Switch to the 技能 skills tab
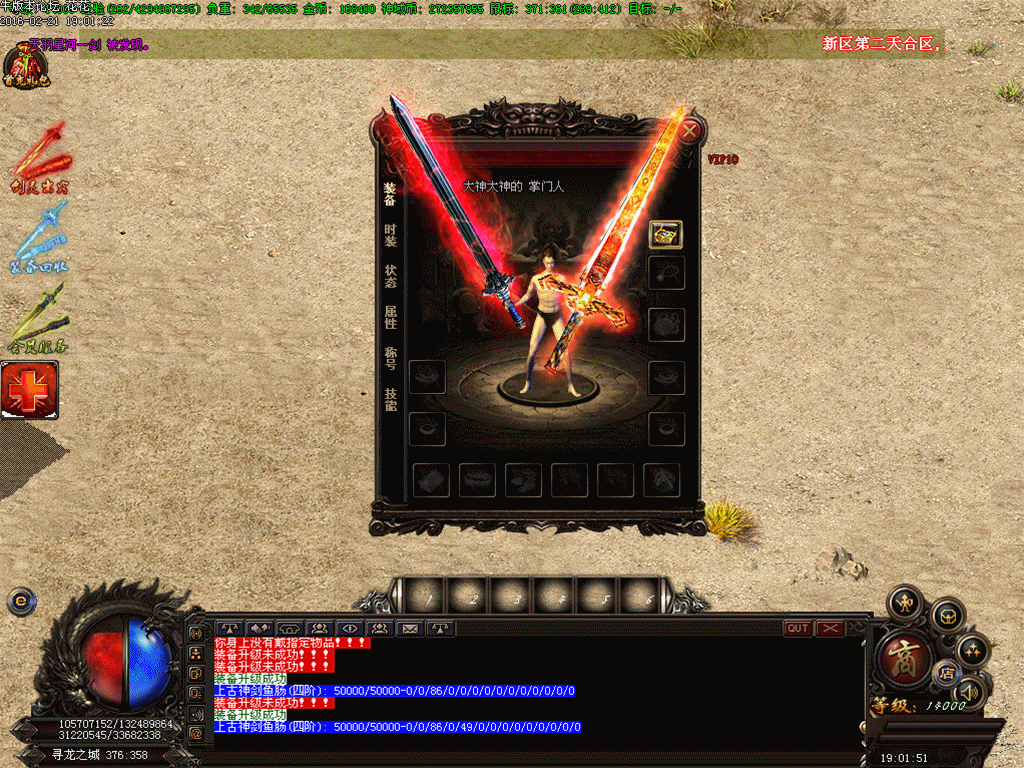 coord(390,399)
